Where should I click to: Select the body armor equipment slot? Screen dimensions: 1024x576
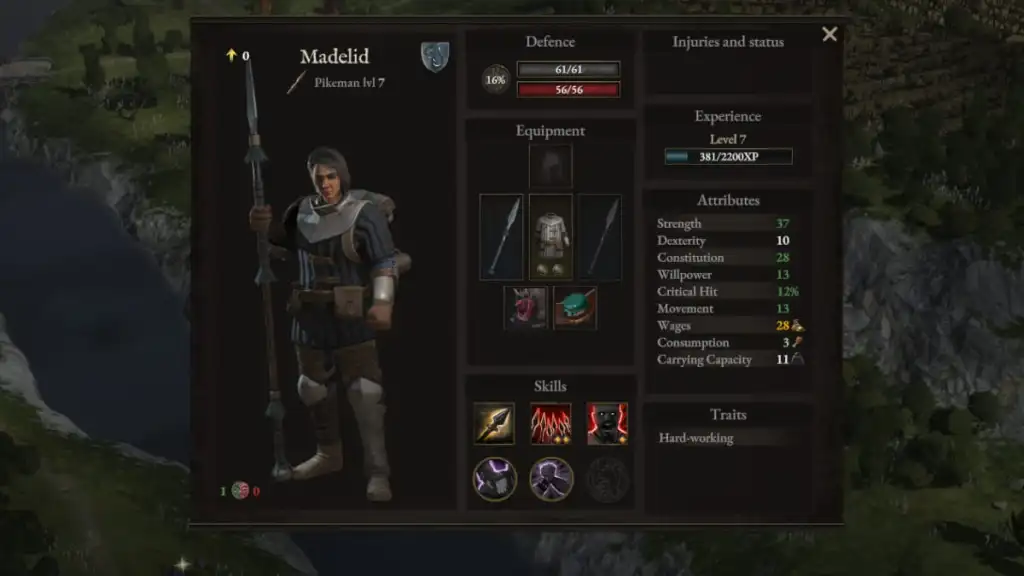click(x=550, y=236)
